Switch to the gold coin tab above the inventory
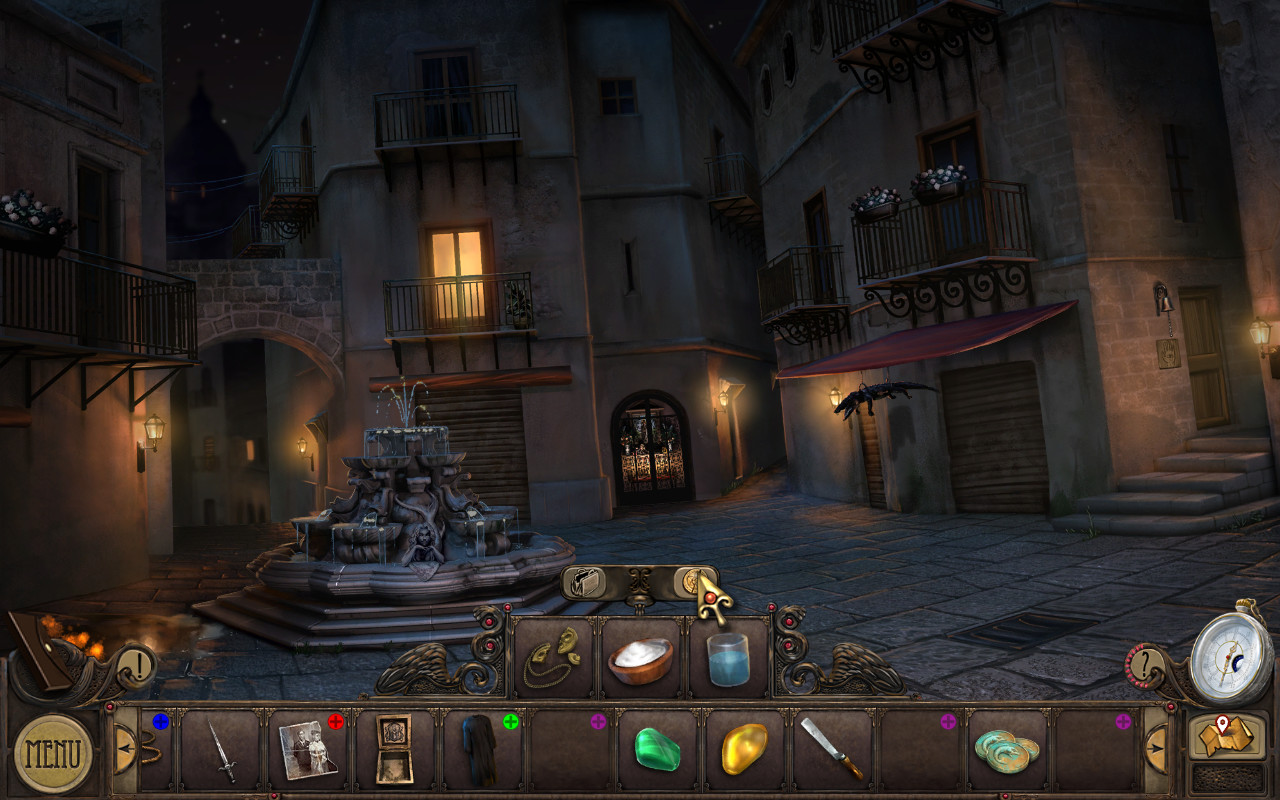 692,580
